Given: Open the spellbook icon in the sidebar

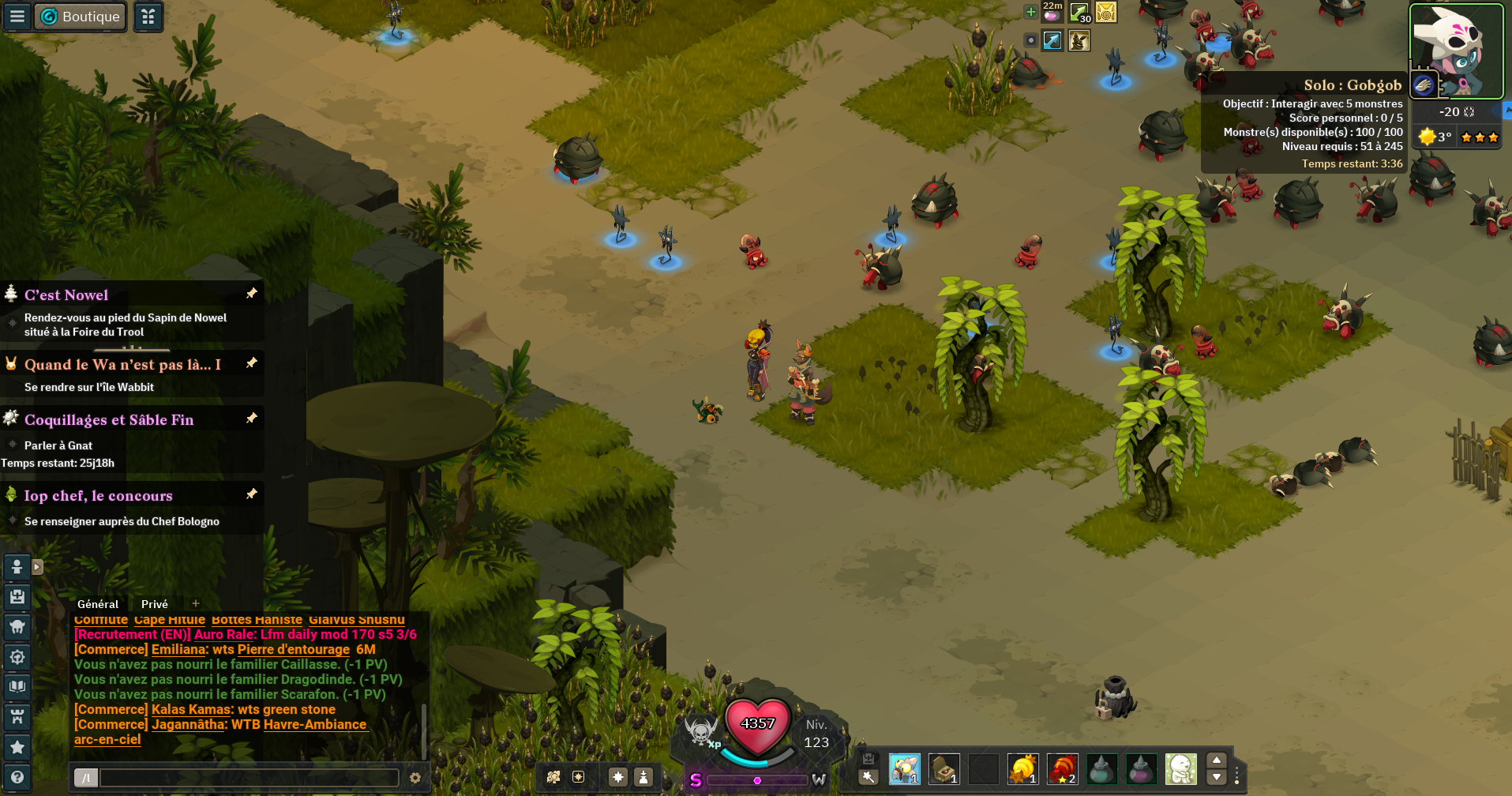Looking at the screenshot, I should (17, 686).
